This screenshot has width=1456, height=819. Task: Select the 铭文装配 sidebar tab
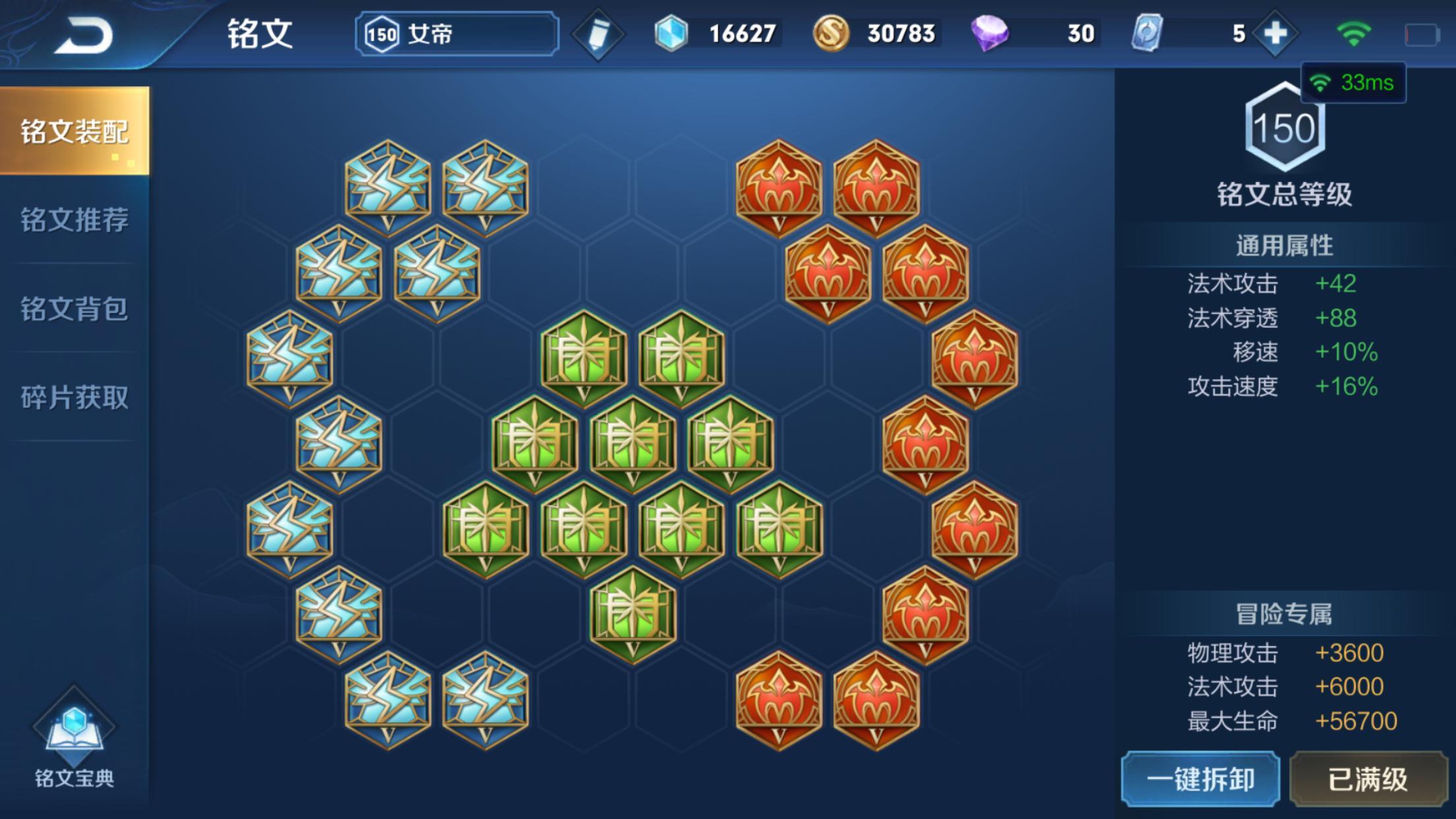(73, 132)
